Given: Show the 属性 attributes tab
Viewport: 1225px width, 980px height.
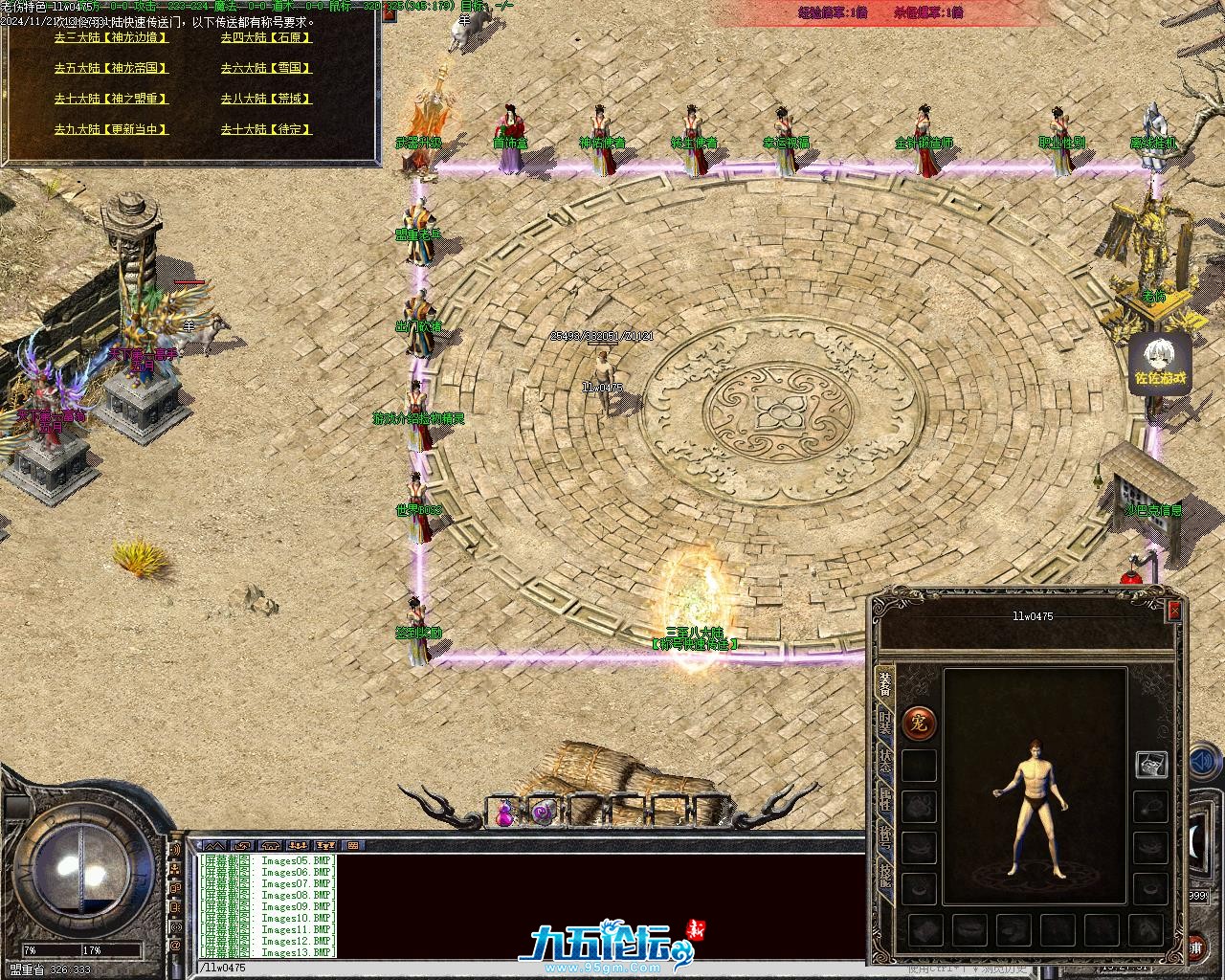Looking at the screenshot, I should pyautogui.click(x=885, y=800).
